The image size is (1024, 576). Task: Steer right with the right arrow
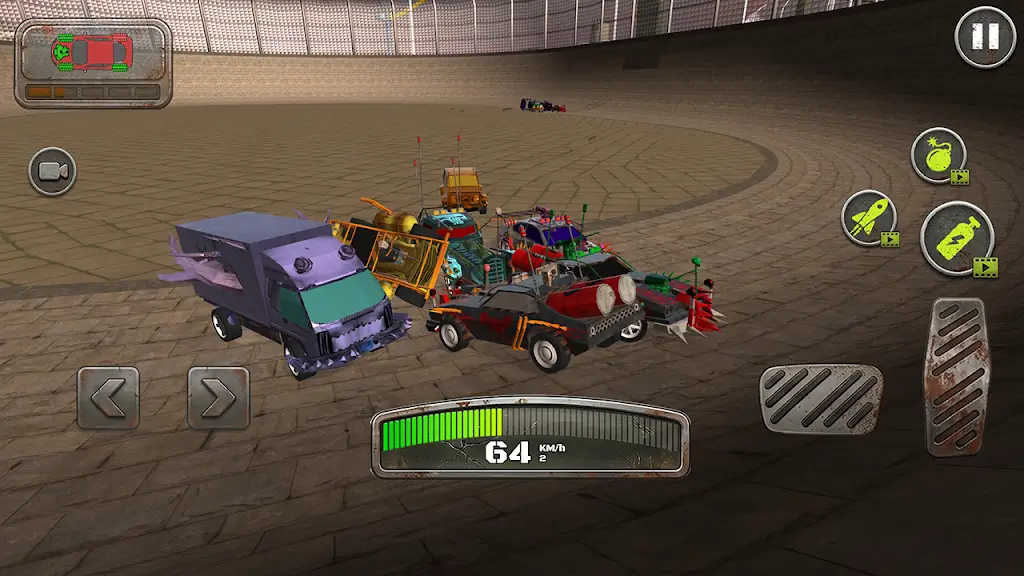point(218,398)
